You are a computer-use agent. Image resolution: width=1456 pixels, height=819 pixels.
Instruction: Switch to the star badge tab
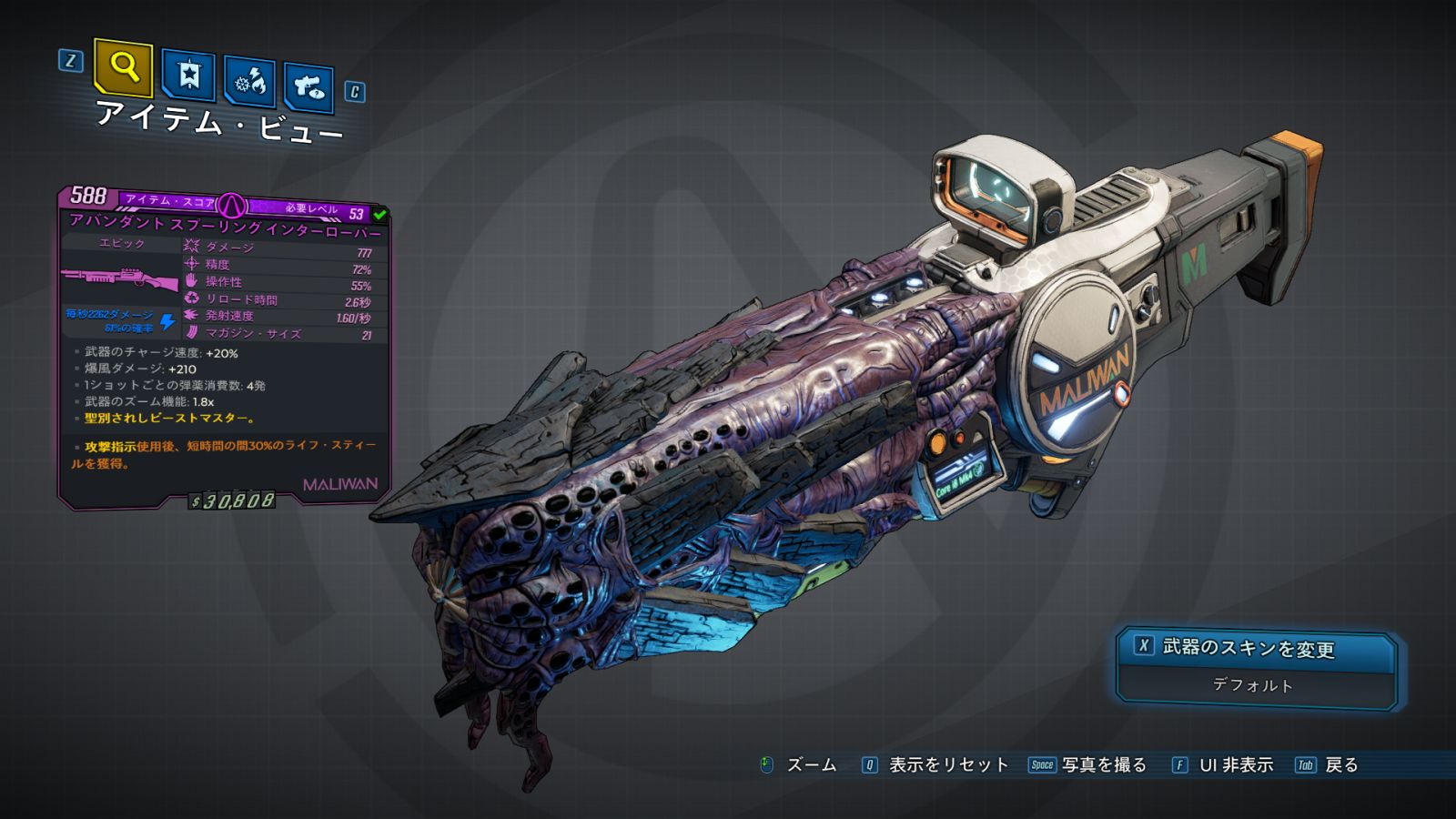188,76
